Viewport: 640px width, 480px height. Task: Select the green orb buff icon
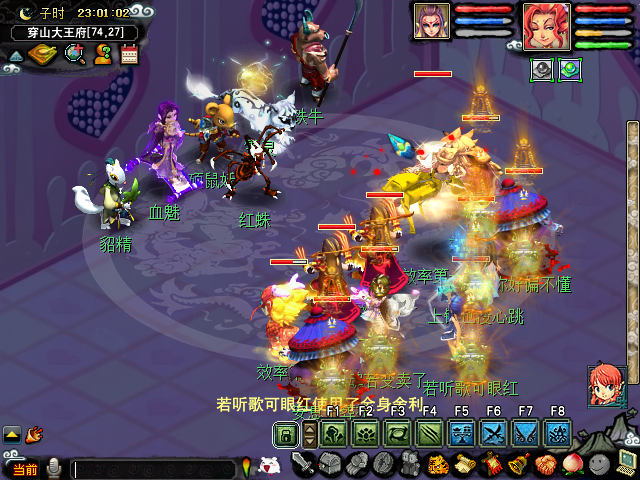[570, 69]
